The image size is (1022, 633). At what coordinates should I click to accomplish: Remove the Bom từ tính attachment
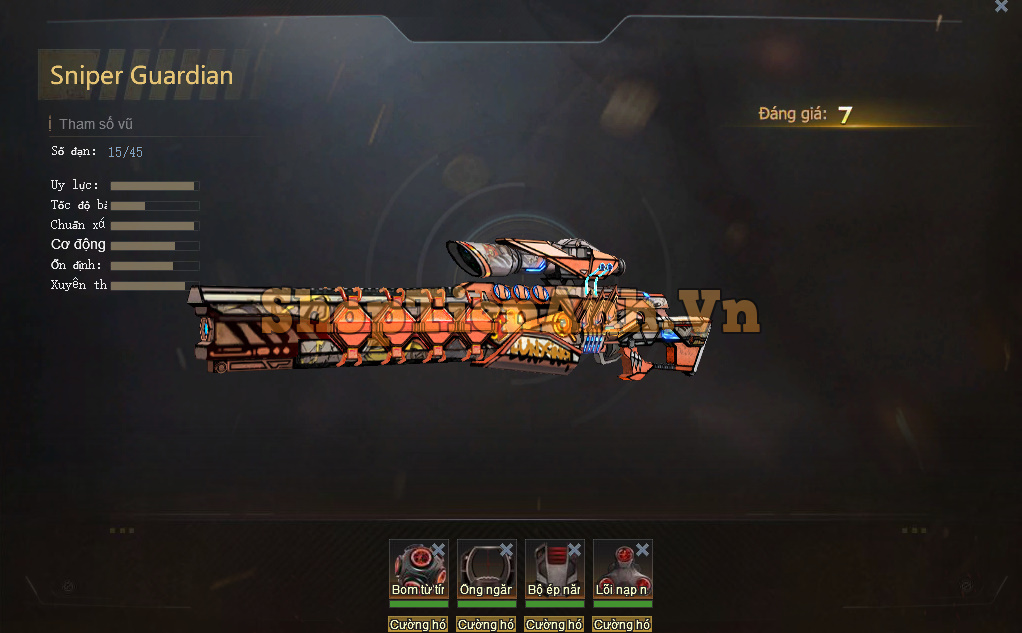tap(438, 550)
